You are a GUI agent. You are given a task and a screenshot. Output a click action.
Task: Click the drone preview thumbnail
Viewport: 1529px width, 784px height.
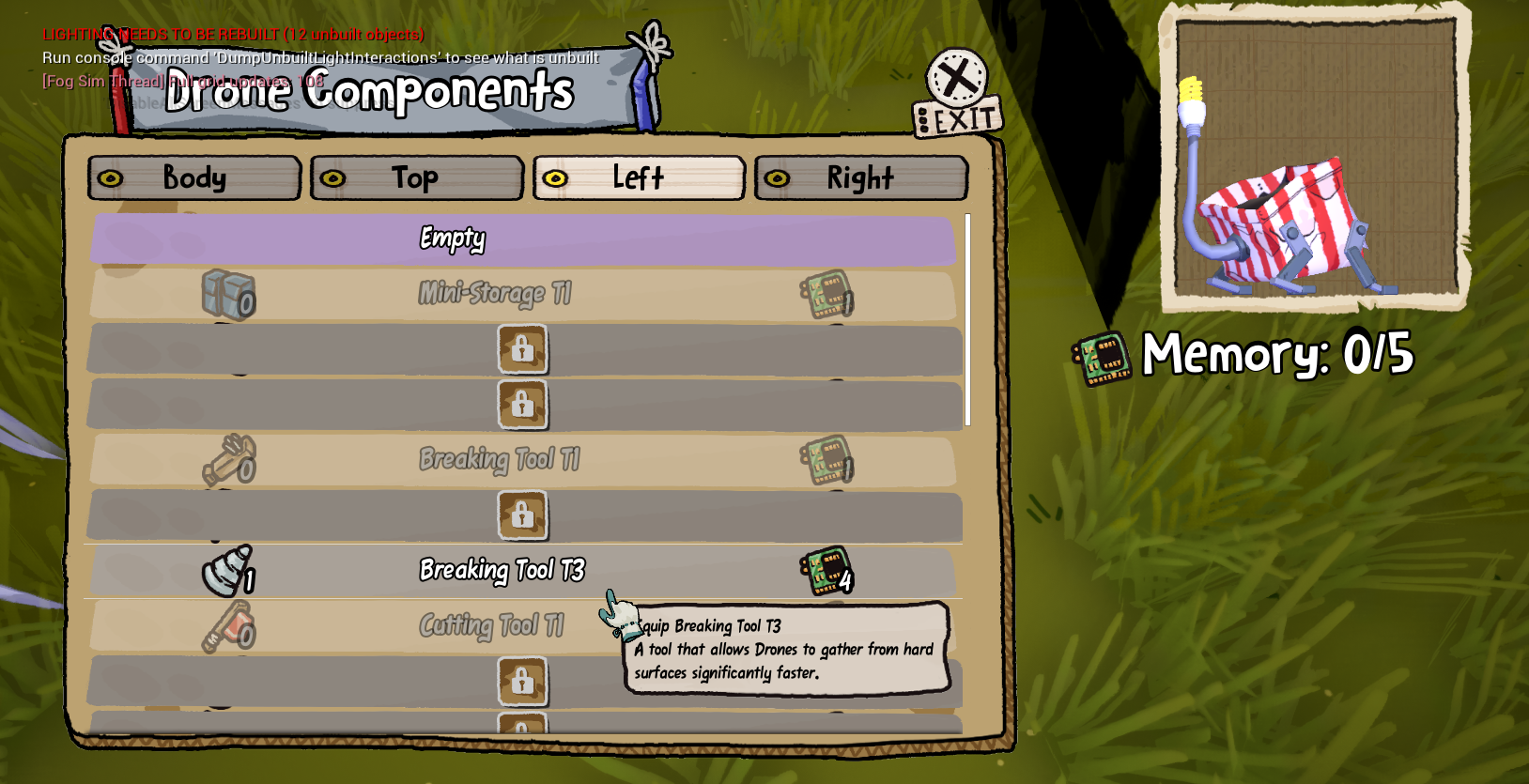point(1315,157)
